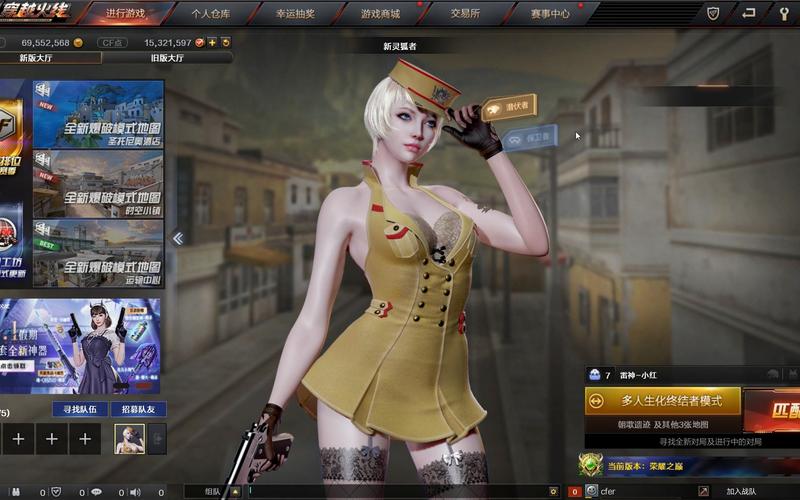Switch to the 交易所 exchange tab
The height and width of the screenshot is (500, 800).
(464, 14)
